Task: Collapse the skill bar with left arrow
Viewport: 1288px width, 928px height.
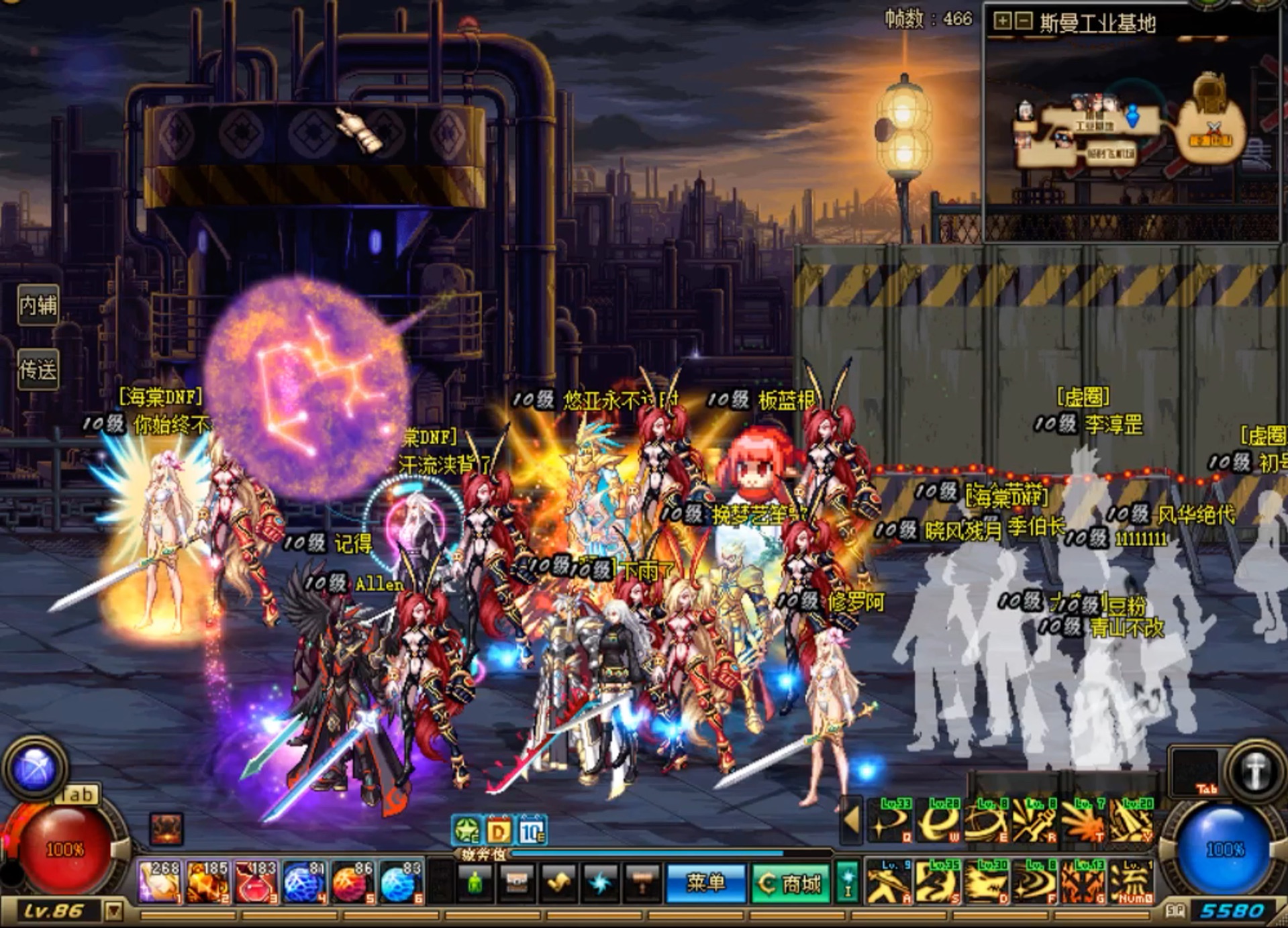Action: 851,819
